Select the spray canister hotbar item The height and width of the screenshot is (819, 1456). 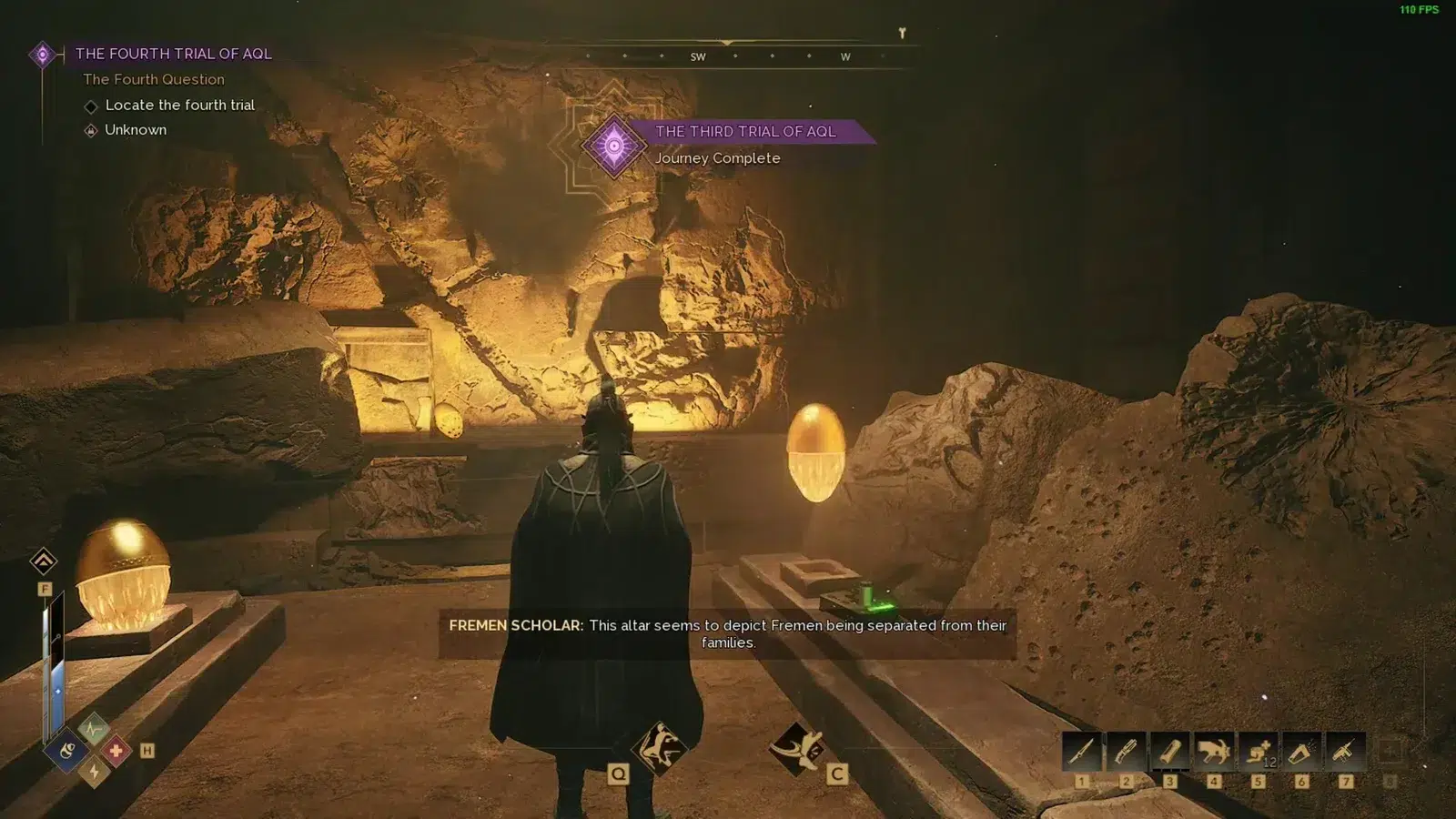click(1301, 752)
